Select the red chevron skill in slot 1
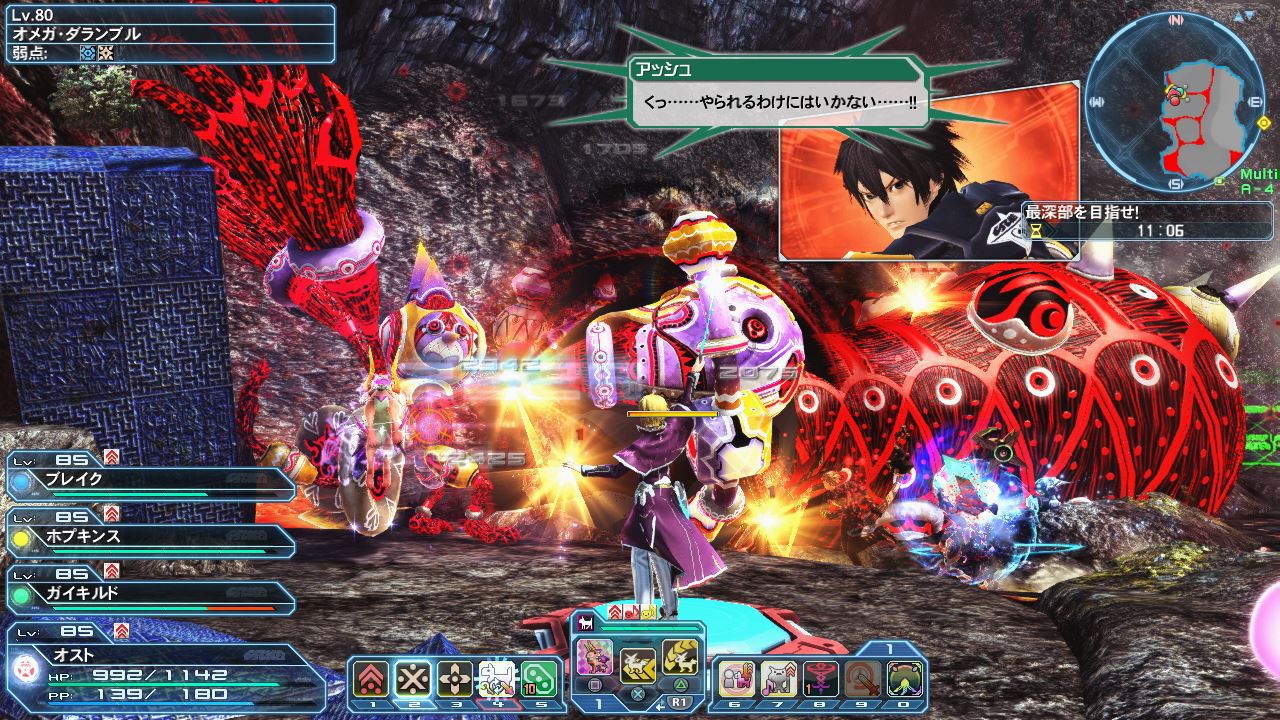Screen dimensions: 1280x720 [x=370, y=679]
